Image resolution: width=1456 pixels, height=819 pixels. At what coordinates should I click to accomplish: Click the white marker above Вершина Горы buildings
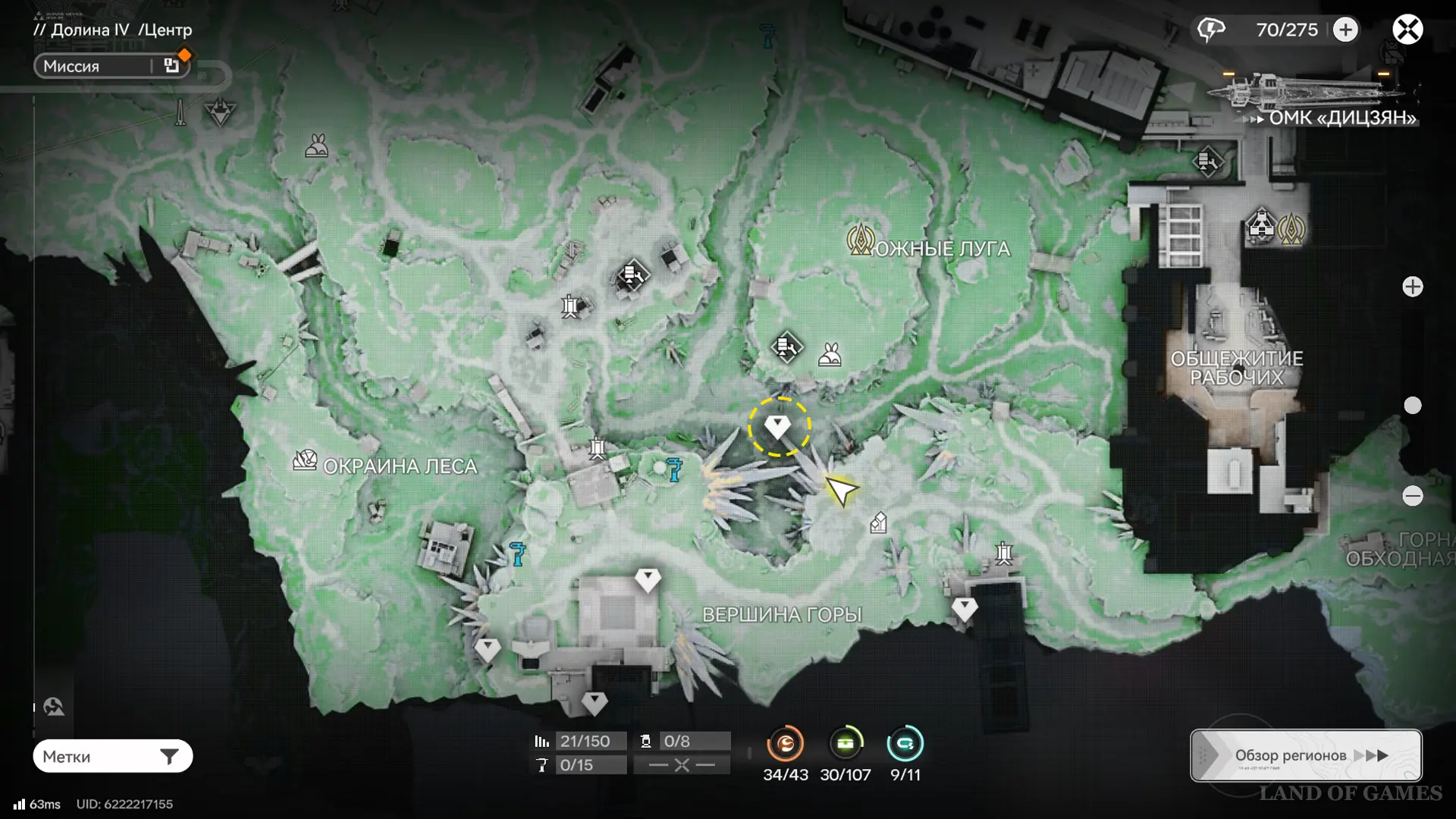click(647, 580)
